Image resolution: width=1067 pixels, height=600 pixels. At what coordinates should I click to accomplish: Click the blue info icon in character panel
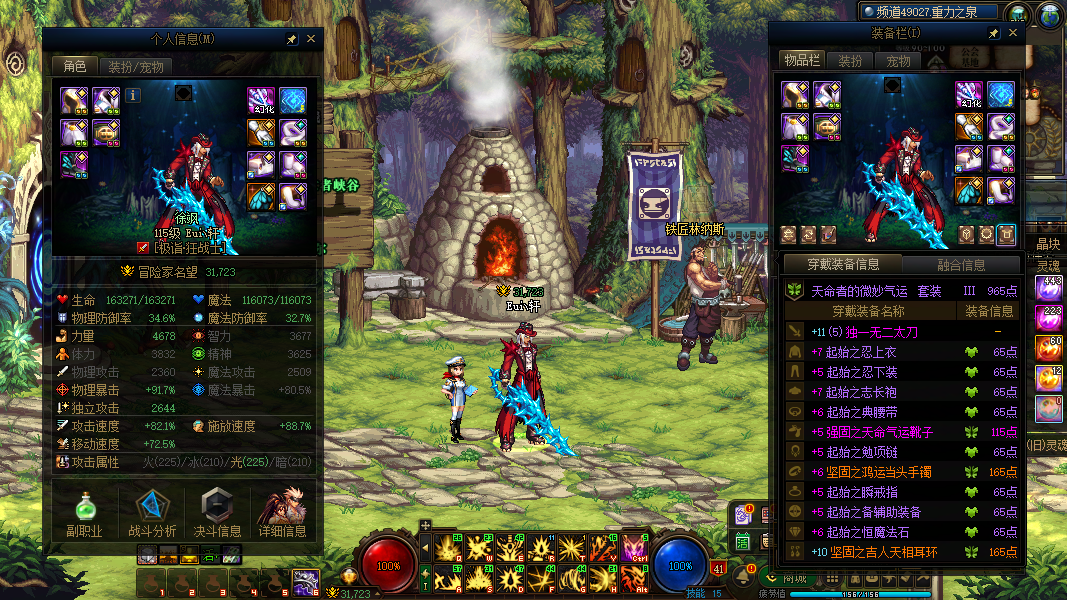pyautogui.click(x=133, y=95)
